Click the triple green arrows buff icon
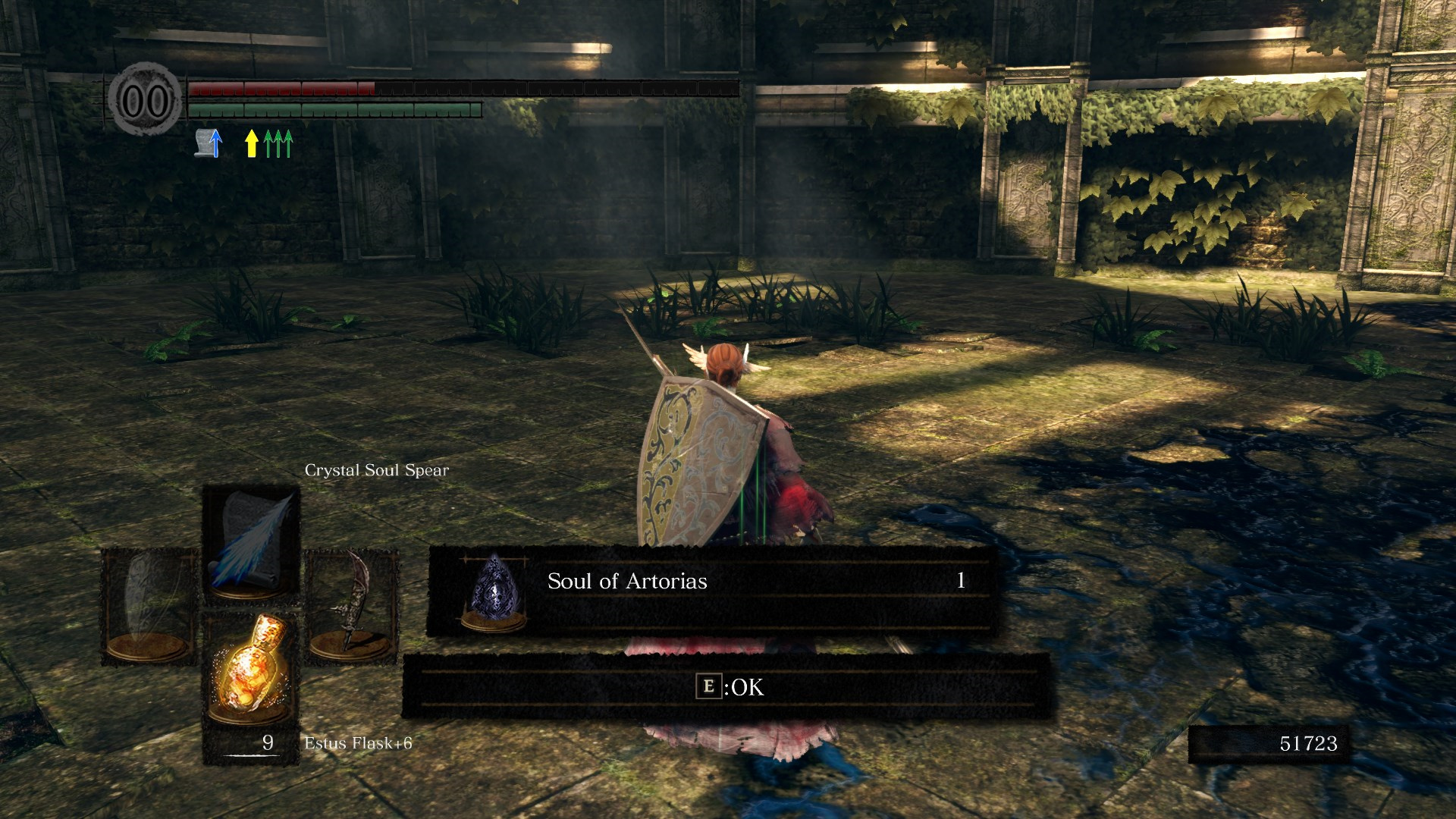 [x=279, y=143]
